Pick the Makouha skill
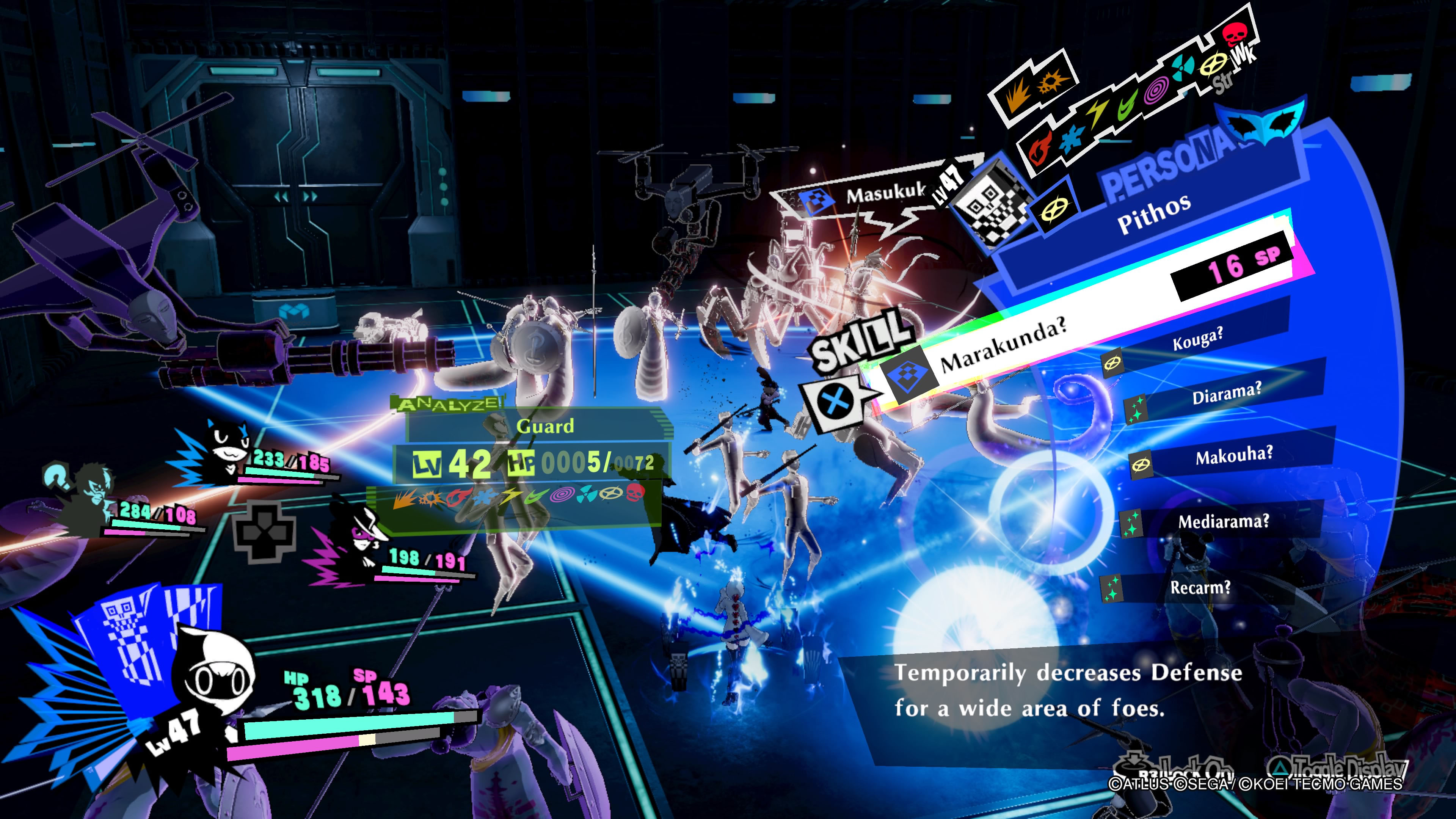 coord(1234,455)
